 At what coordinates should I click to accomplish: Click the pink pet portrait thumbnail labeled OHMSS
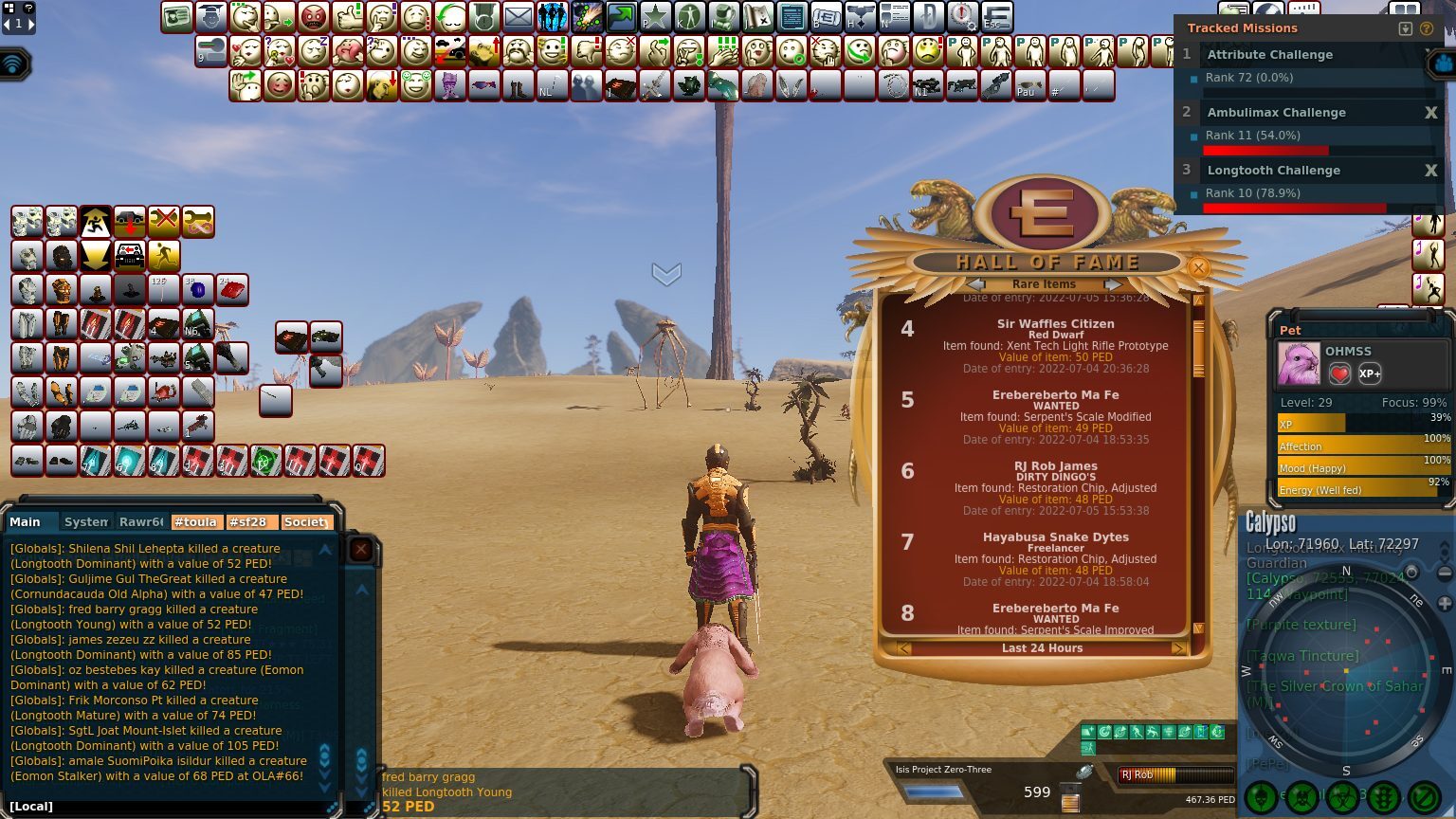point(1298,362)
